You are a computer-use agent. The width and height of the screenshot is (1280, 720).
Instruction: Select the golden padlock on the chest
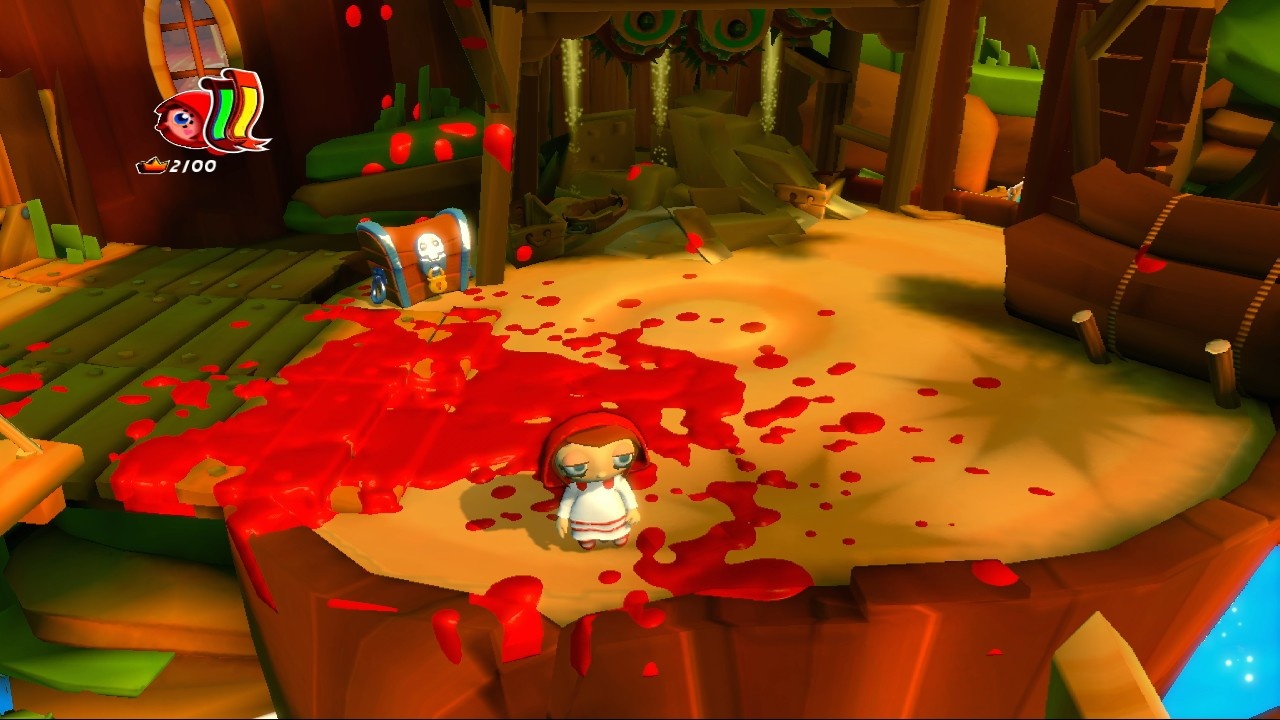point(437,282)
